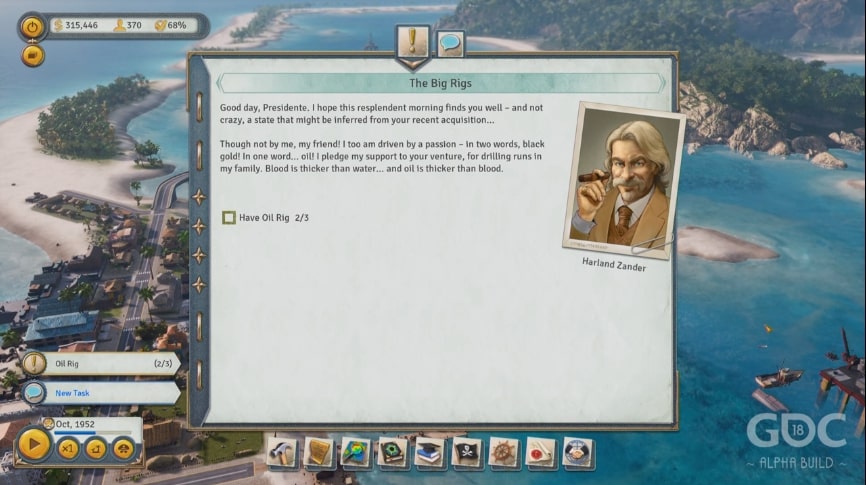Show the colorful map overlays
The image size is (866, 485).
click(x=356, y=452)
